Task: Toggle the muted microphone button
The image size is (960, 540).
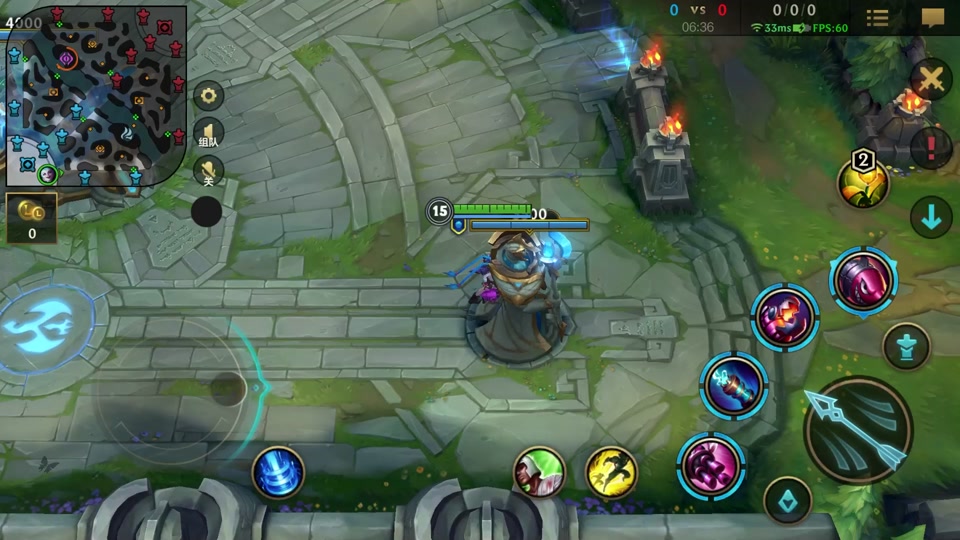Action: (208, 169)
